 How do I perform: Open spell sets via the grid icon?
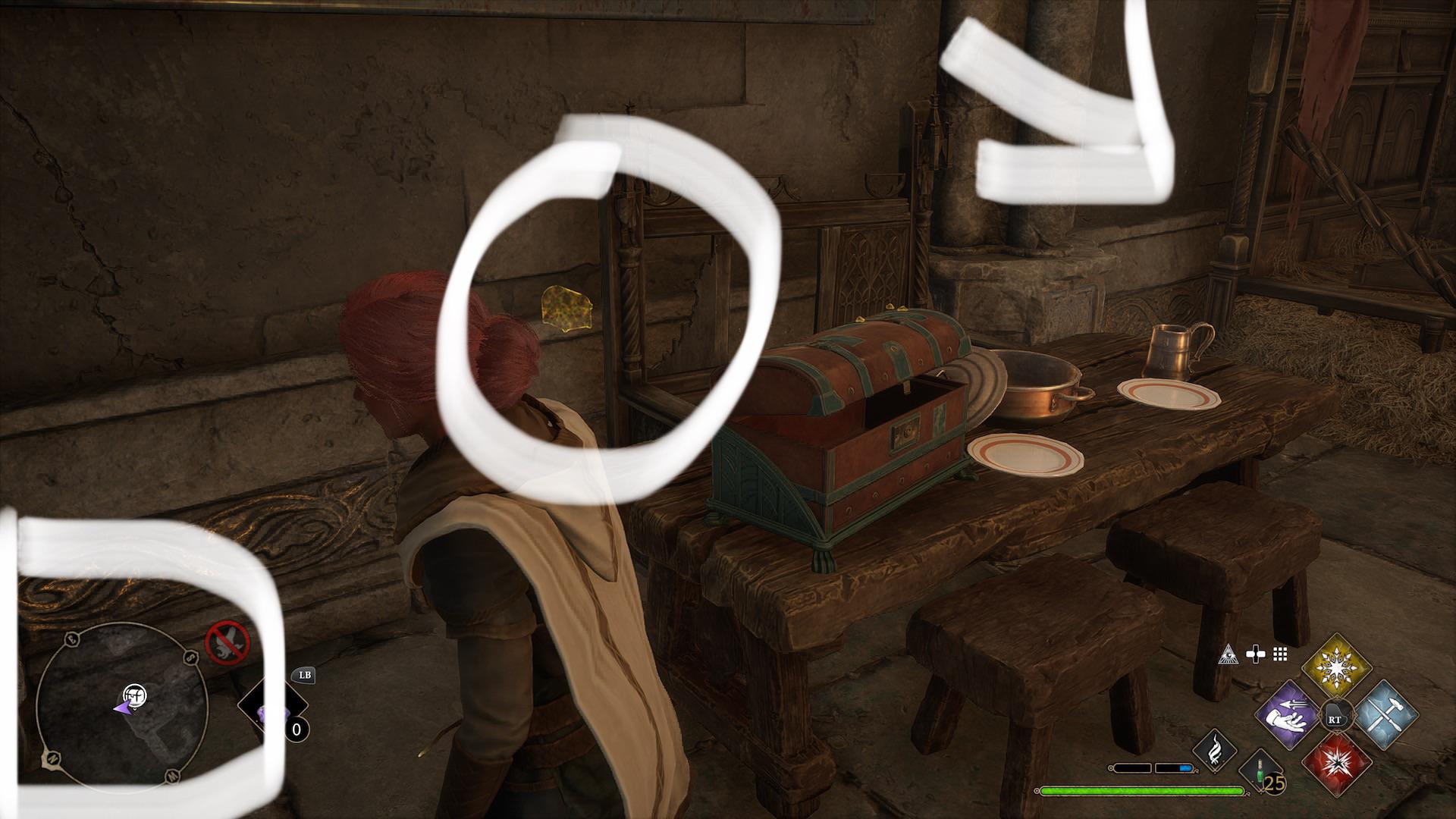click(x=1281, y=654)
